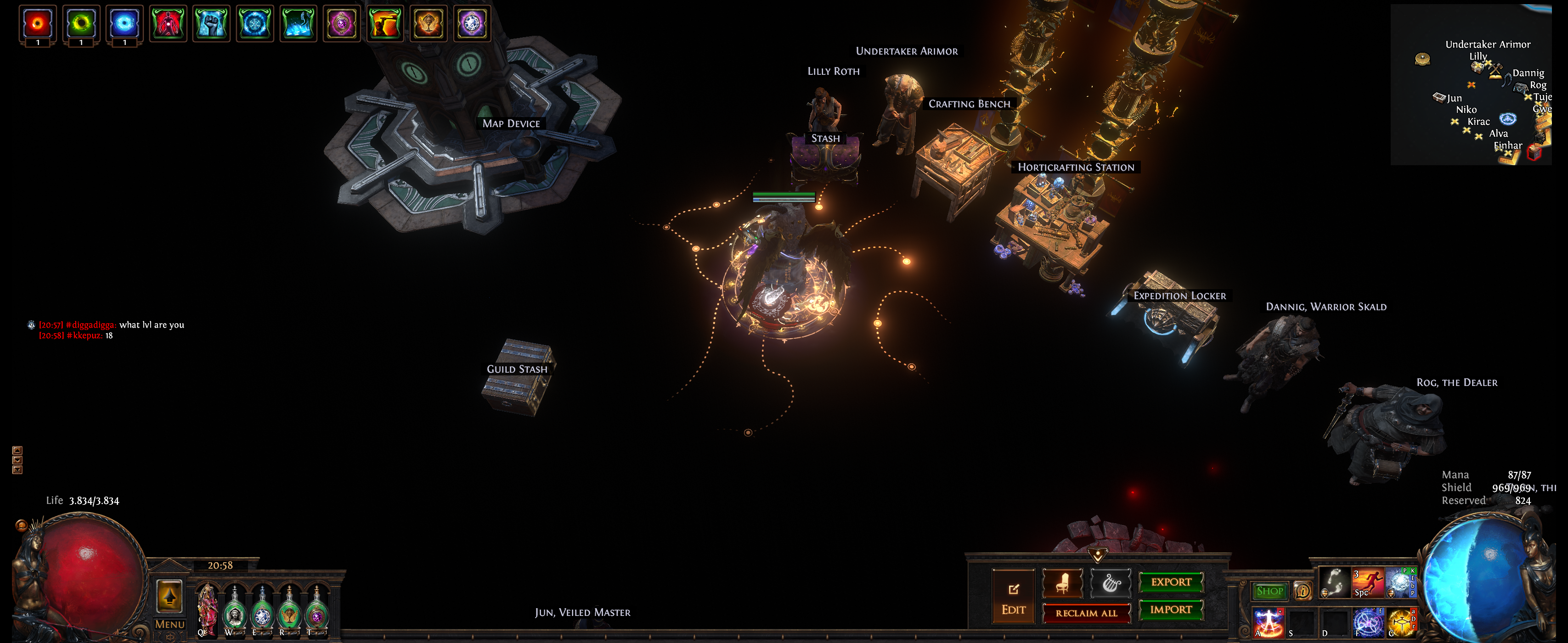Open the minimap
The width and height of the screenshot is (1568, 643).
click(x=1471, y=84)
